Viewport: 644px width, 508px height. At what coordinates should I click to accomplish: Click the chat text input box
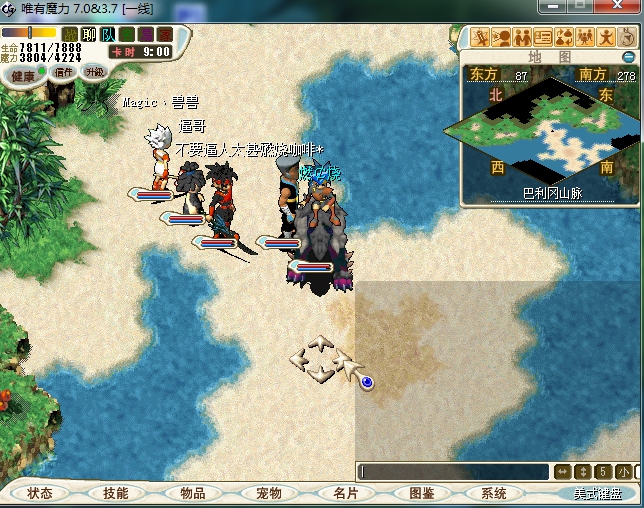click(x=453, y=471)
